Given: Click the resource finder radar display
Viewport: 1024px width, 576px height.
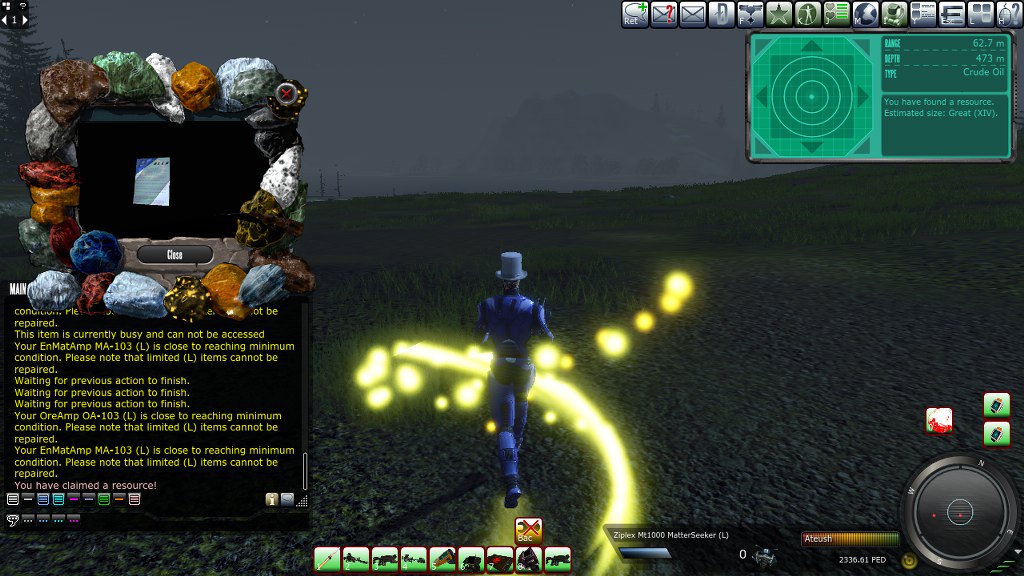Looking at the screenshot, I should click(x=812, y=97).
